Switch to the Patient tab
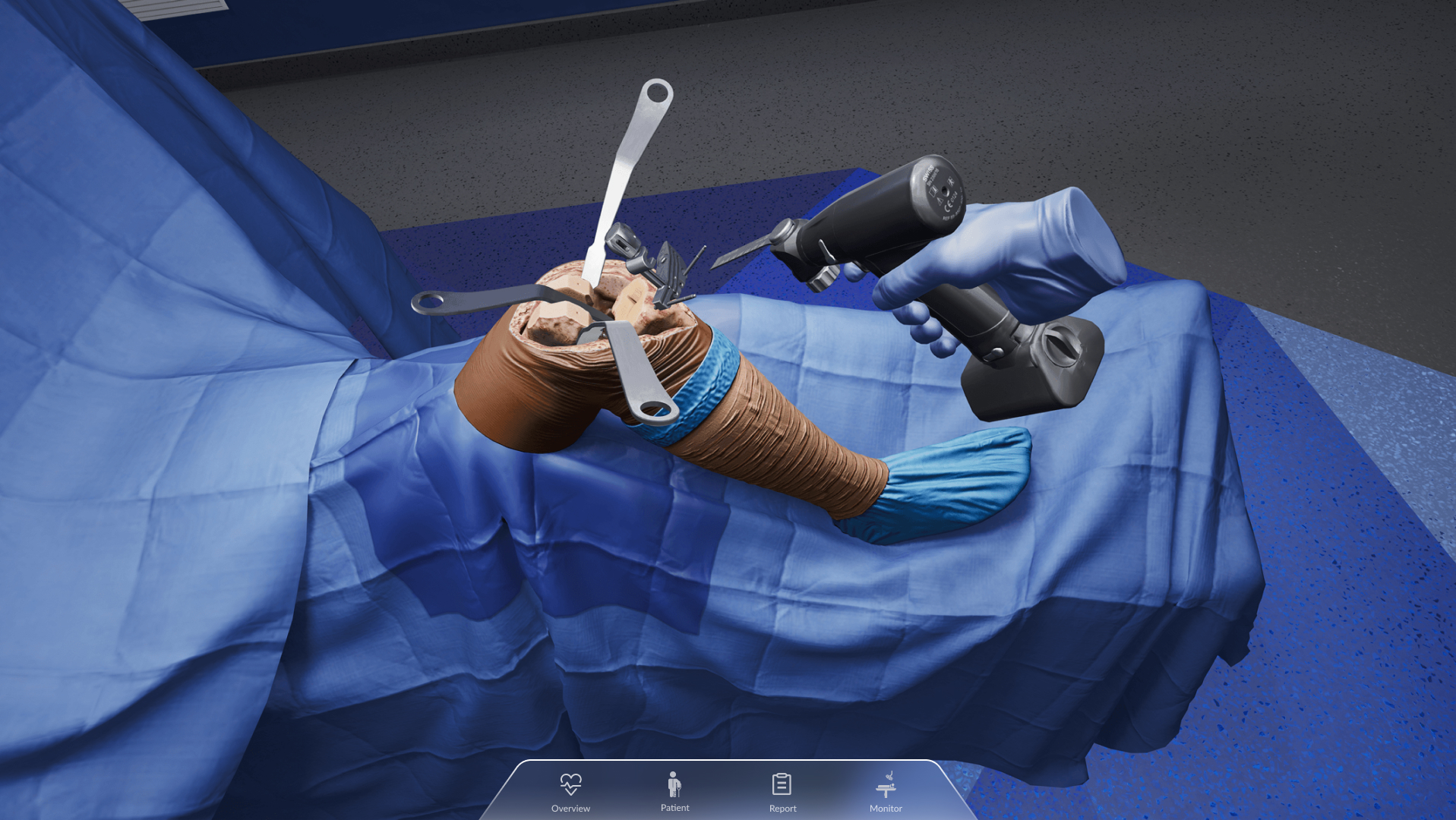Screen dimensions: 1456x820 coord(674,791)
